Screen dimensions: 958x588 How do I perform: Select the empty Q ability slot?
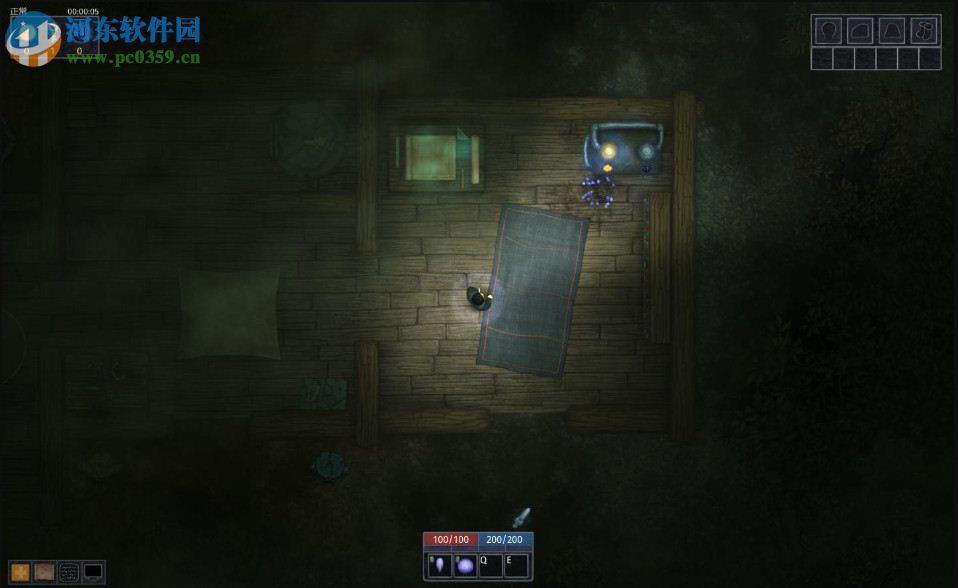490,566
